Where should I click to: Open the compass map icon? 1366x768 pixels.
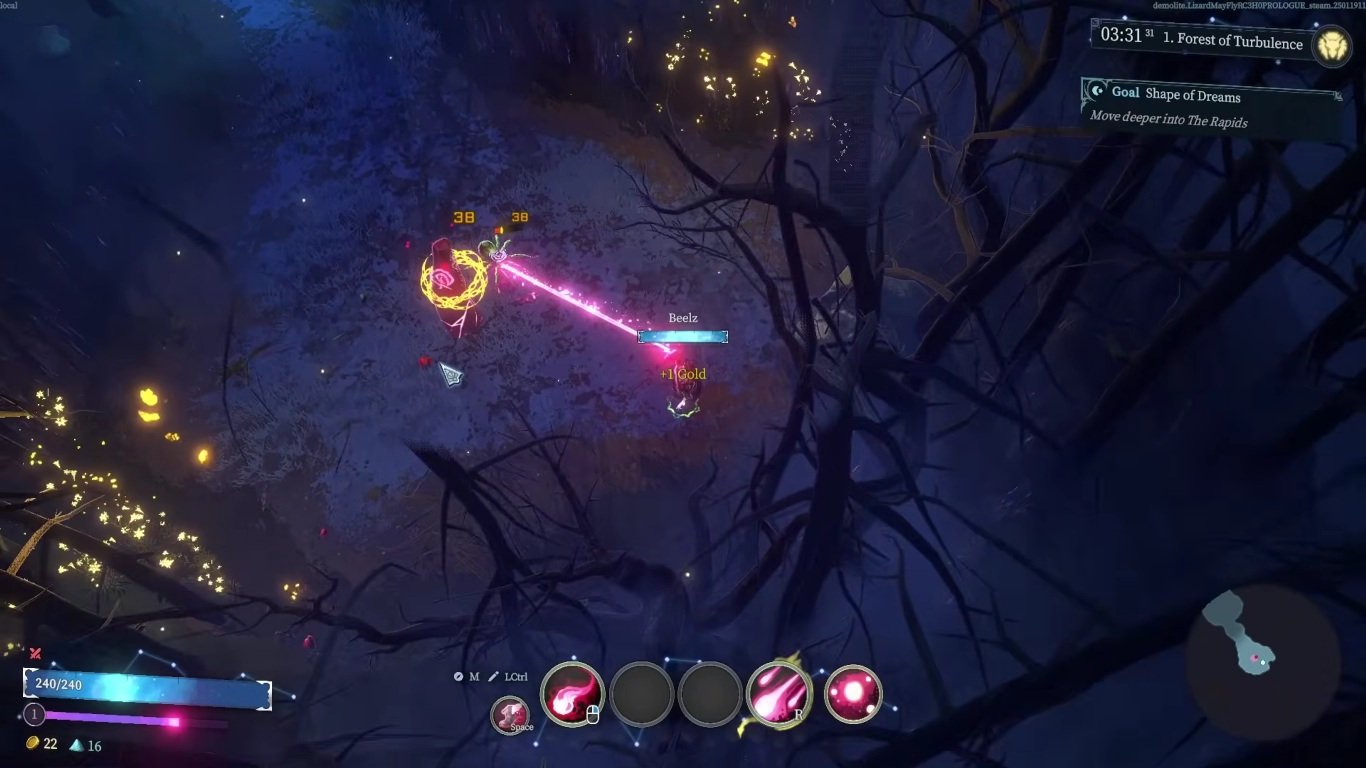[459, 677]
